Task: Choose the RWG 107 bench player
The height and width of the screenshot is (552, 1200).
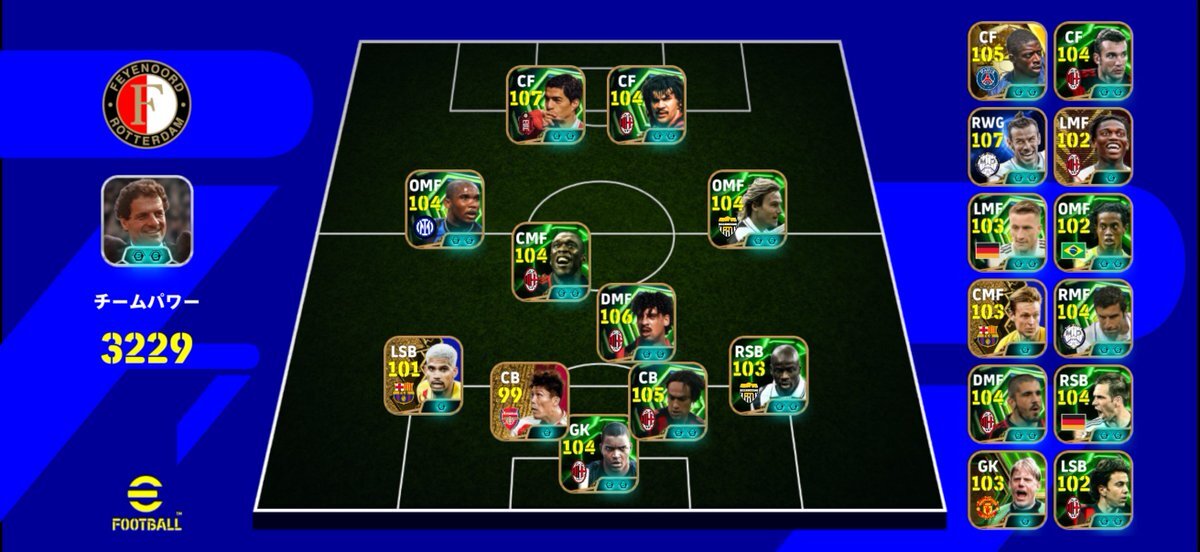Action: 1007,147
